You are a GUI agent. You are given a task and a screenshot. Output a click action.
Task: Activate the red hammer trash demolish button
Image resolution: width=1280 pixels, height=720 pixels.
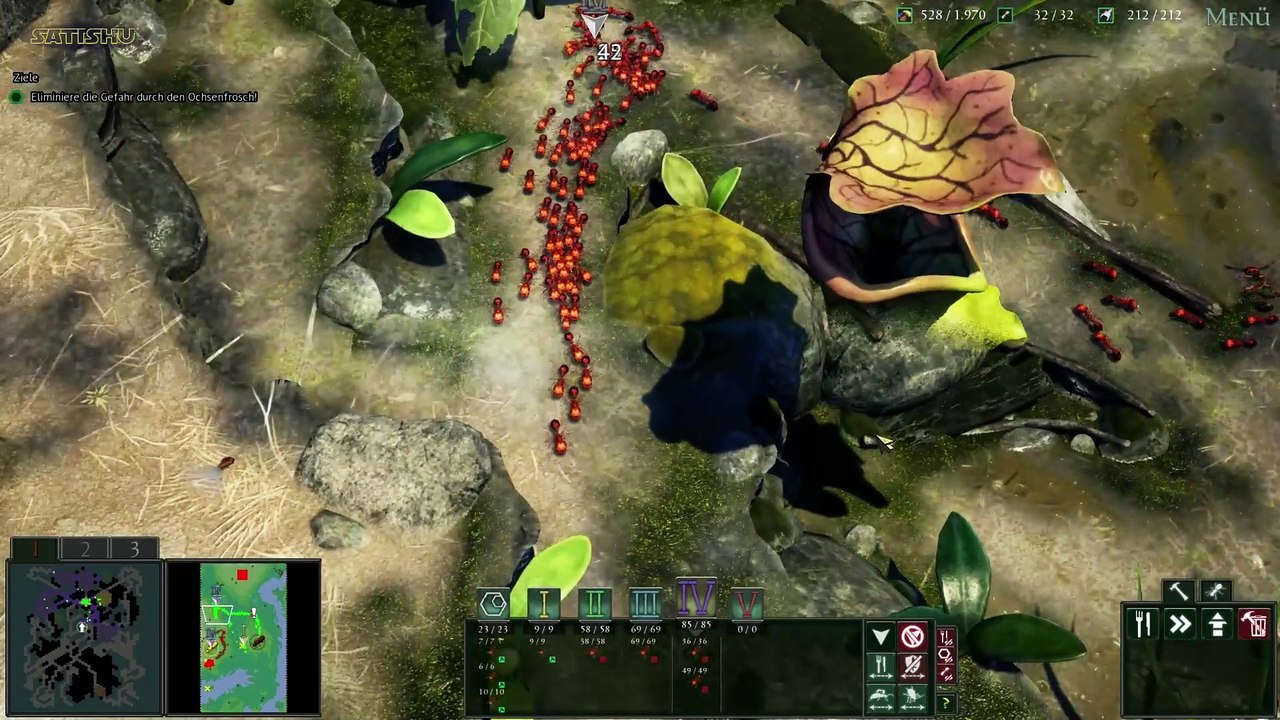[x=1254, y=624]
